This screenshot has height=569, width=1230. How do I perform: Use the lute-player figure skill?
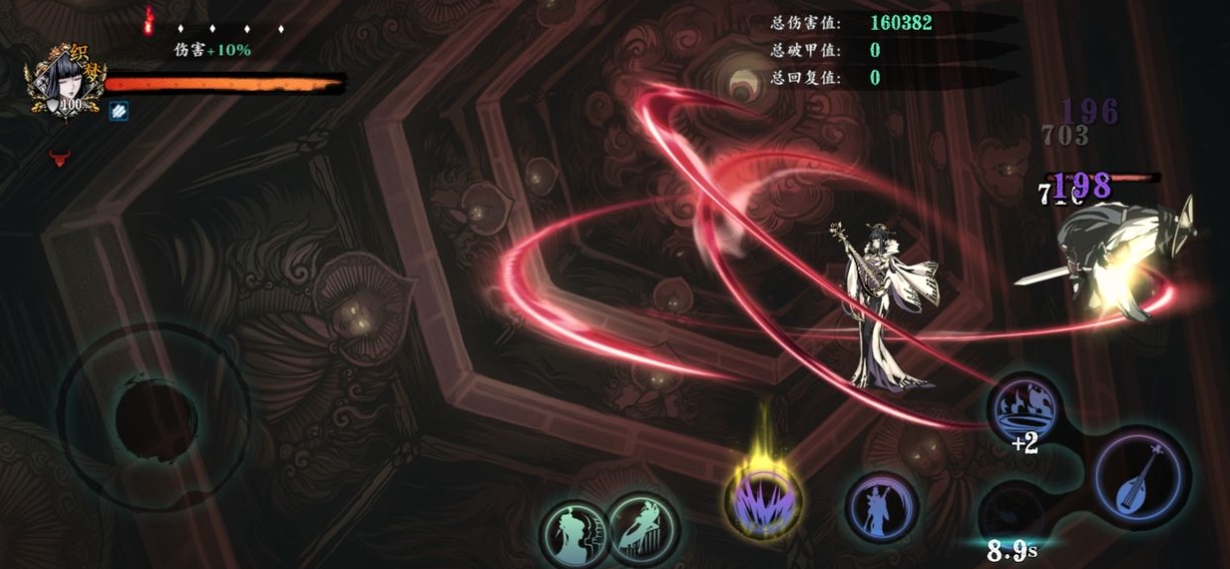[x=880, y=506]
